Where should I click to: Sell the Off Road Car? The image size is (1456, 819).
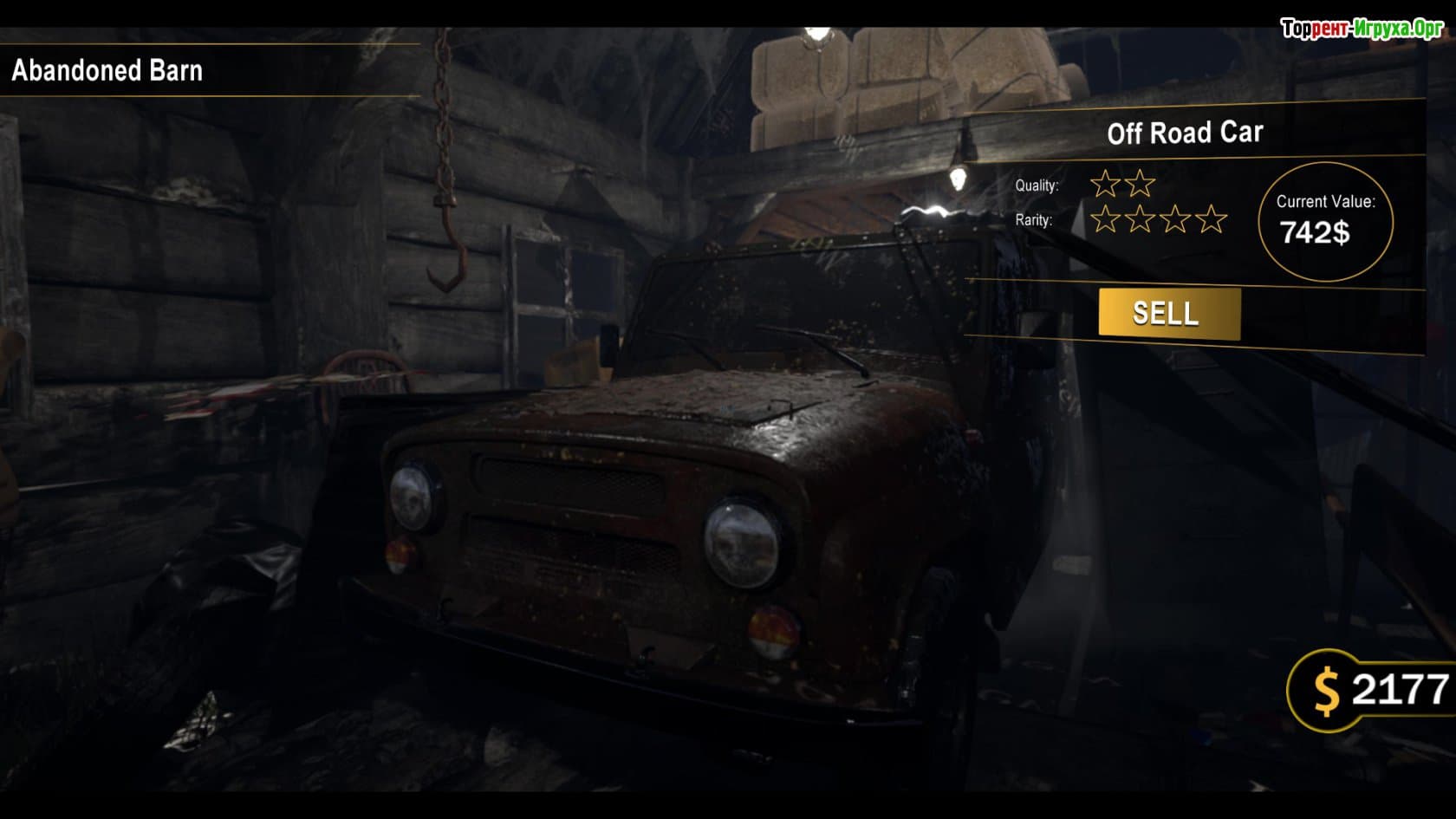click(1168, 313)
